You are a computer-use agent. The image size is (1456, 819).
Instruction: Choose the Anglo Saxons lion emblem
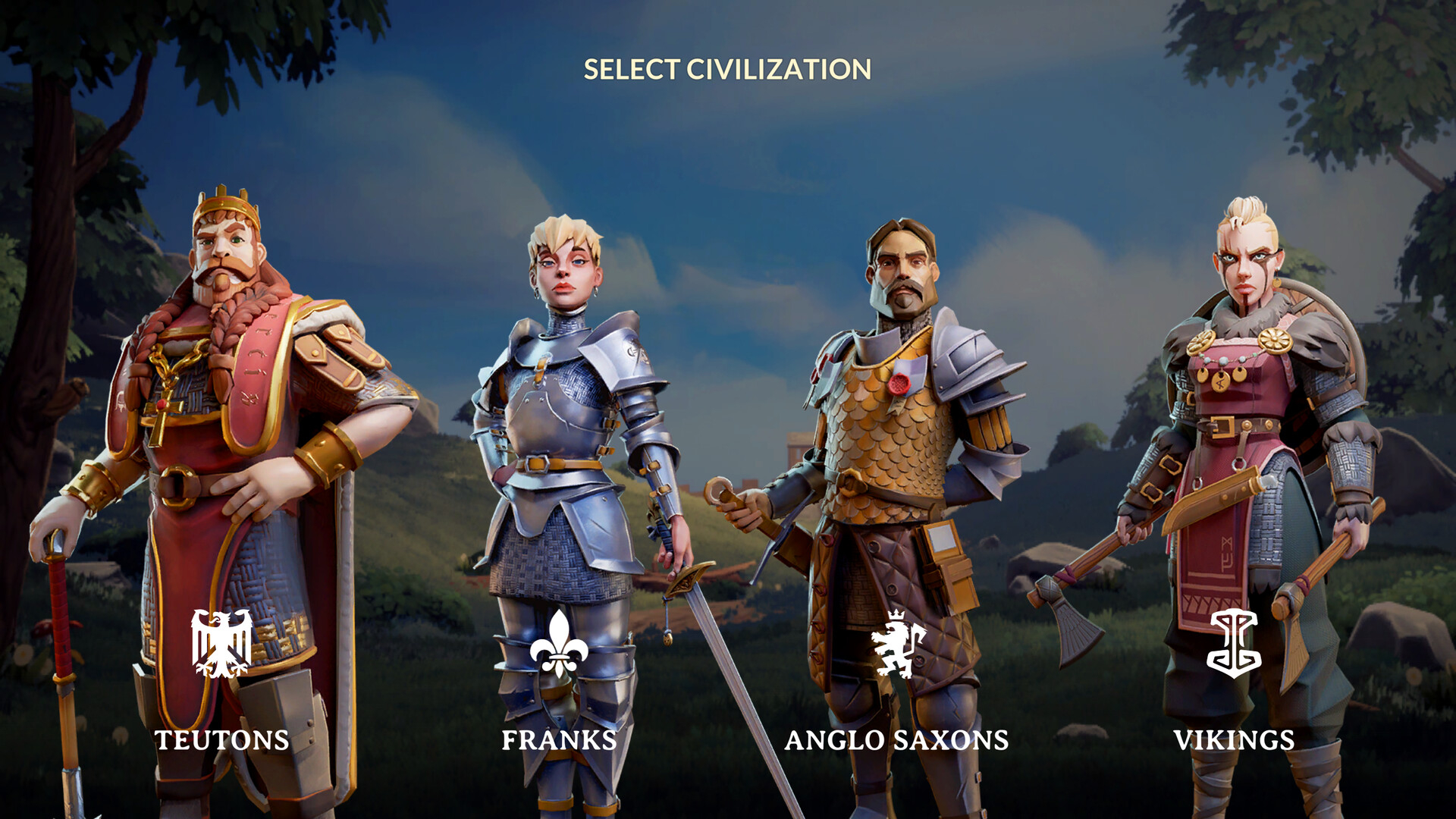point(898,645)
